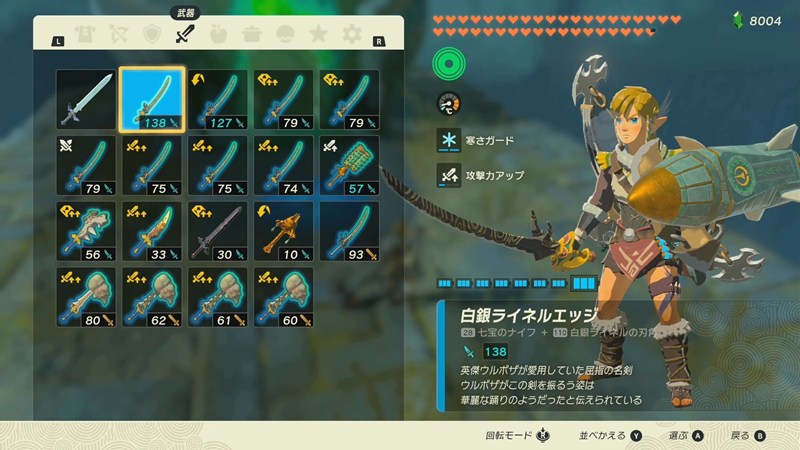This screenshot has width=800, height=450.
Task: Select the weapon with 93 attack
Action: click(x=350, y=231)
